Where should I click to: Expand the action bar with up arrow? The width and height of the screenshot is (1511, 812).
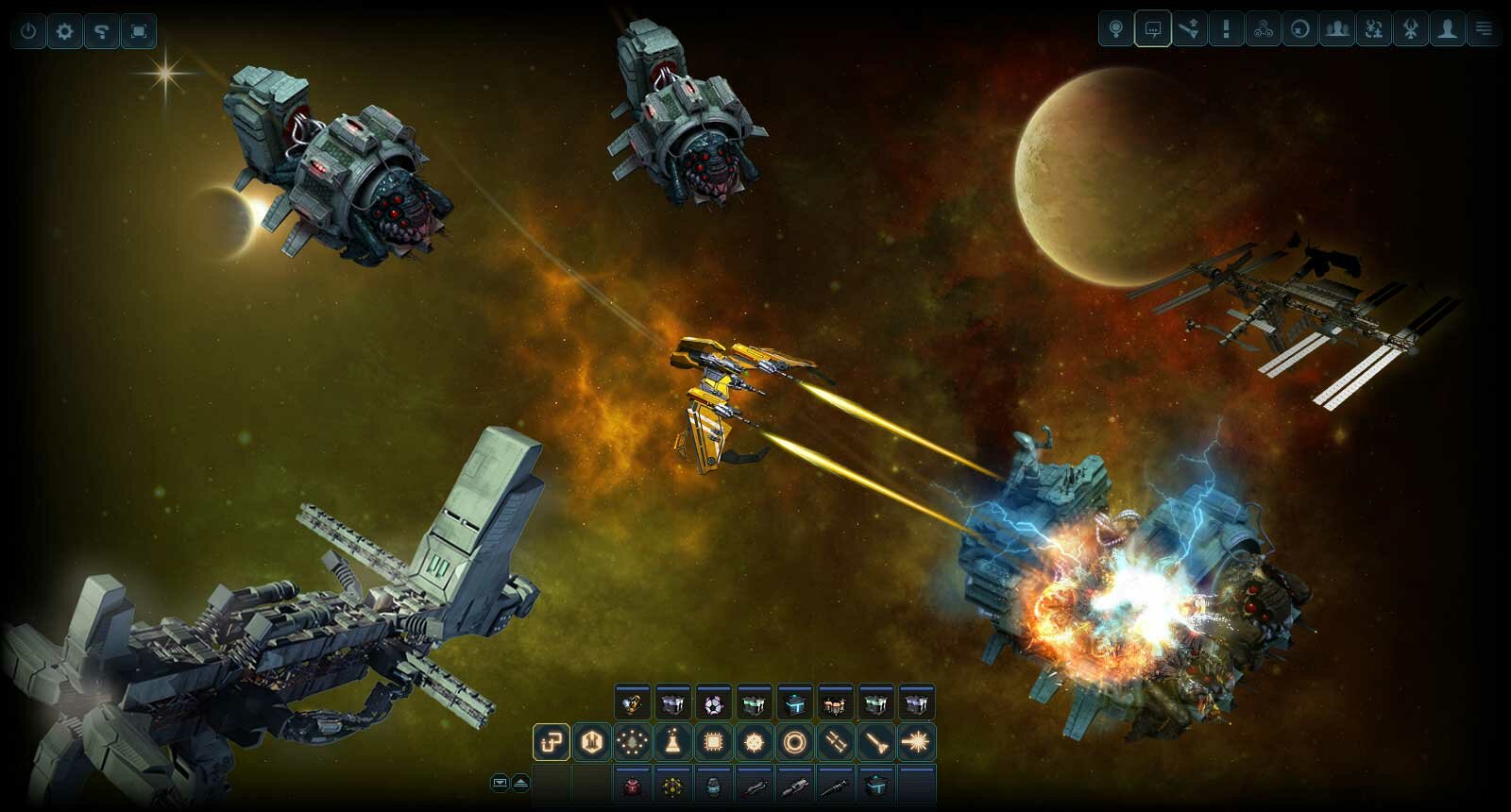click(520, 783)
